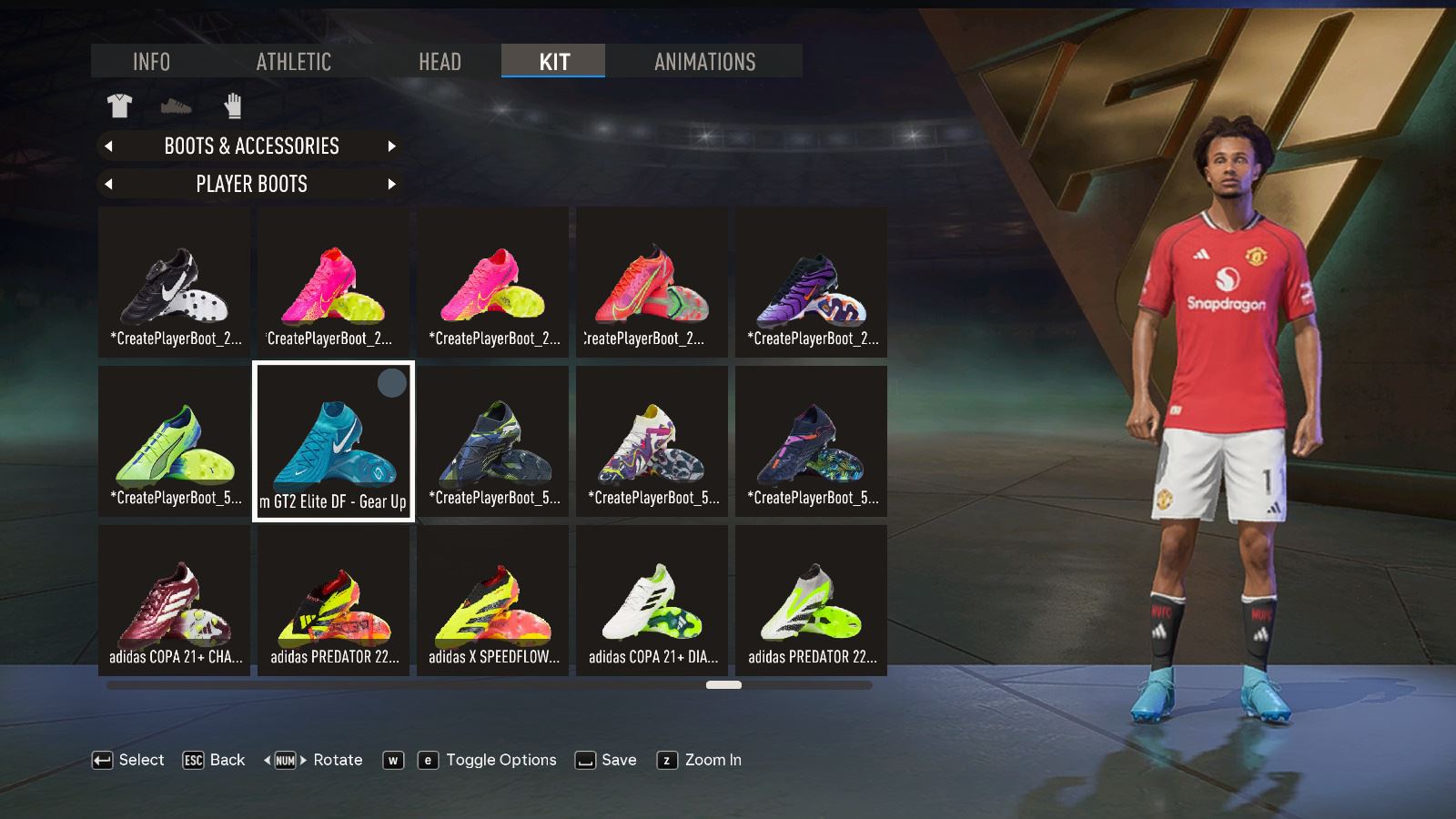Click left arrow beside Boots & Accessories

[x=109, y=146]
